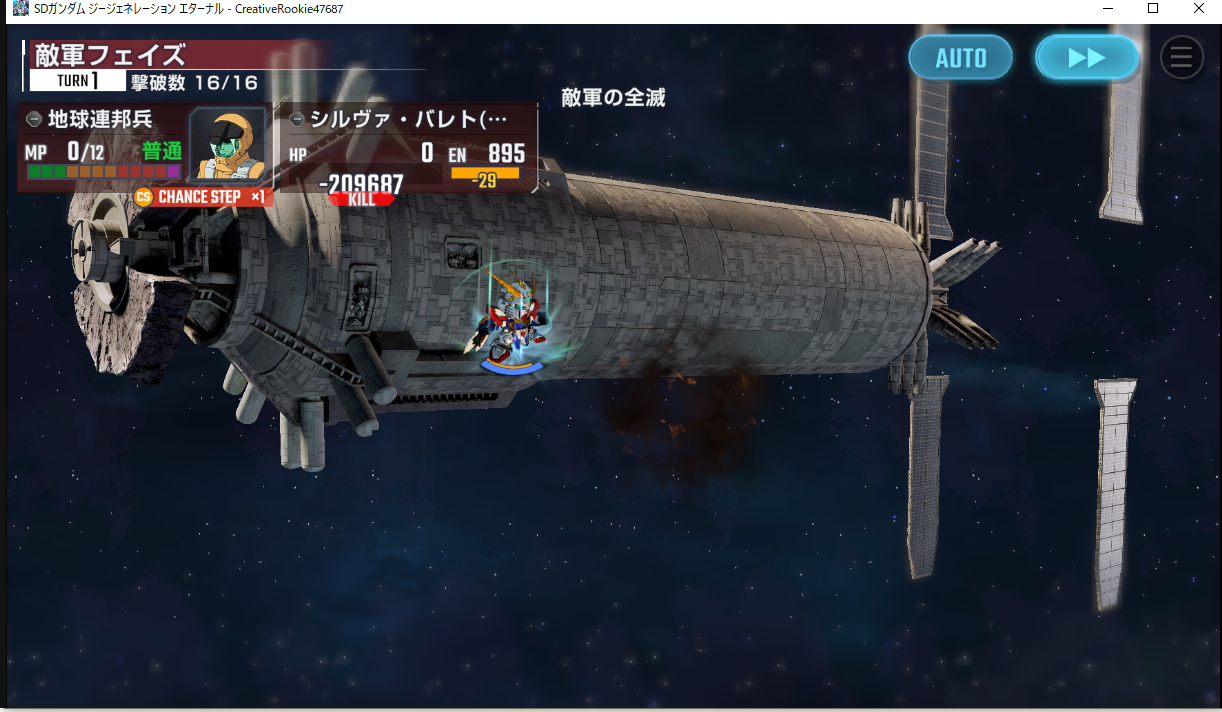This screenshot has width=1222, height=712.
Task: Activate the fast-forward arrows button
Action: (1086, 58)
